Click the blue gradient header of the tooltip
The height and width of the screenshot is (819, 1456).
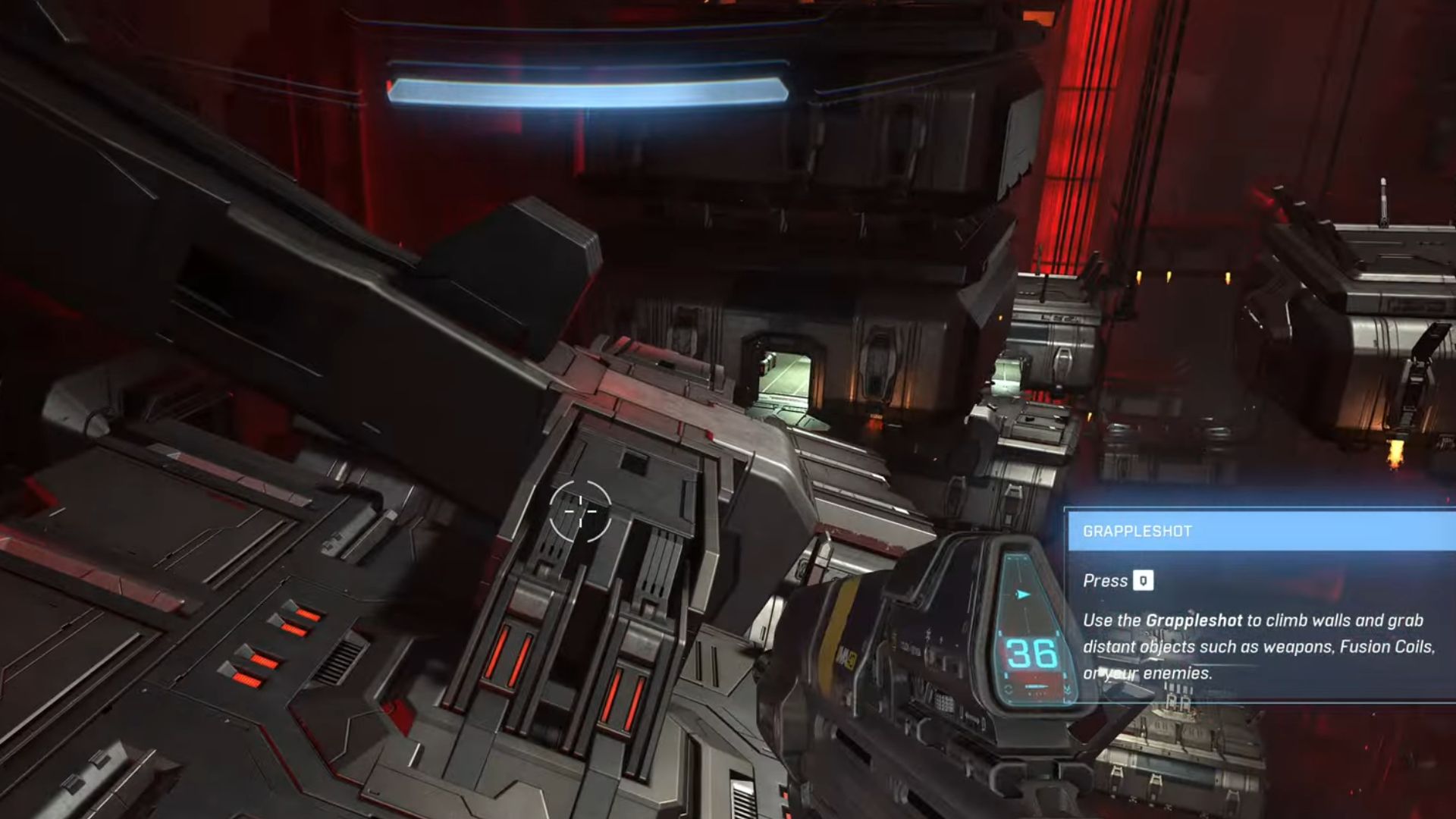coord(1259,529)
